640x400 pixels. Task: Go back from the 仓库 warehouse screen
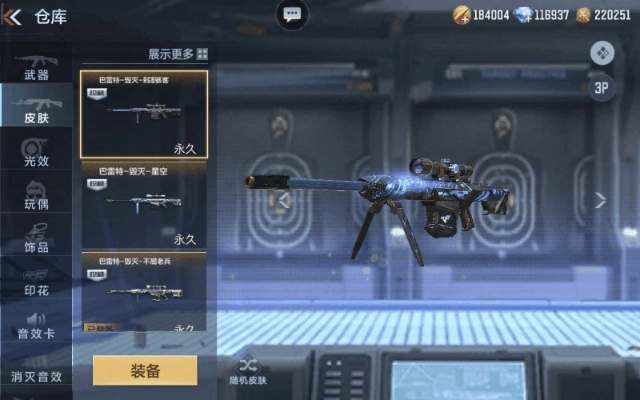click(x=15, y=16)
